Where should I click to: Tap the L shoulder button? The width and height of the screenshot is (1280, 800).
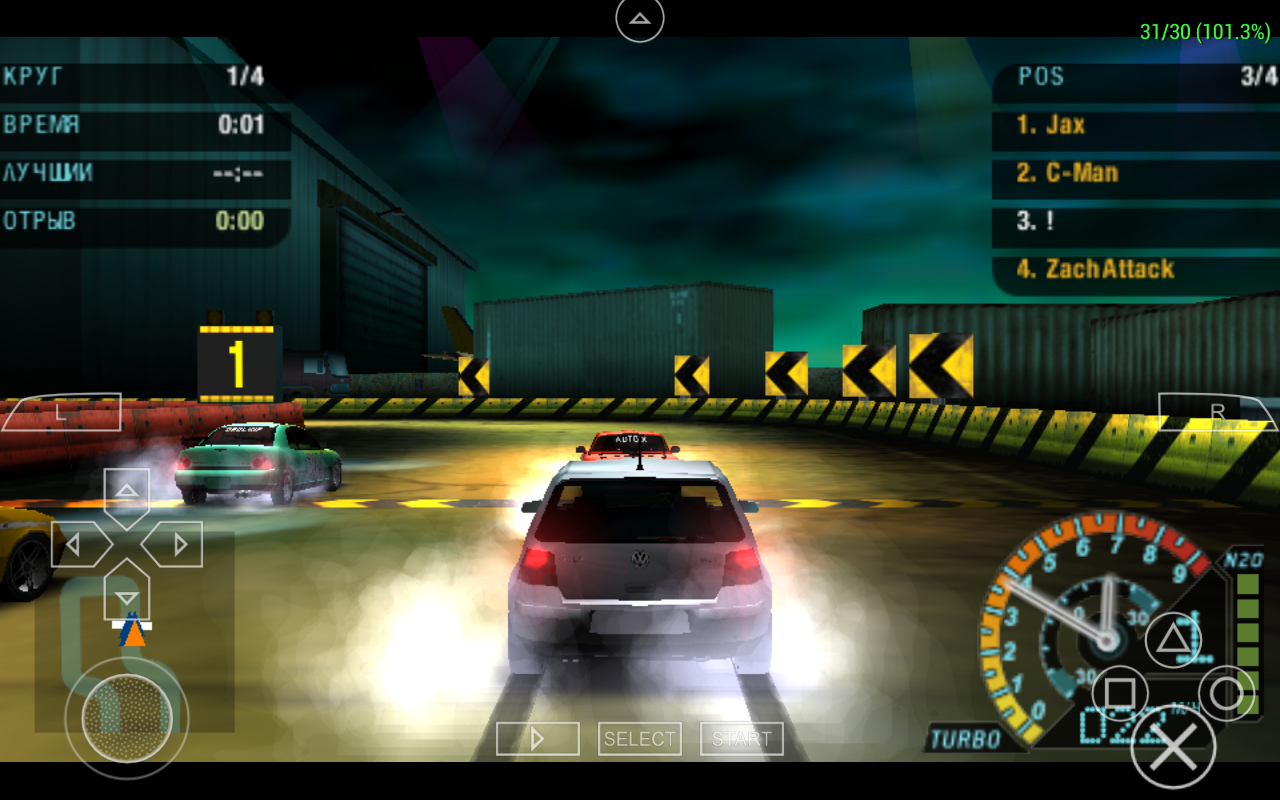62,412
